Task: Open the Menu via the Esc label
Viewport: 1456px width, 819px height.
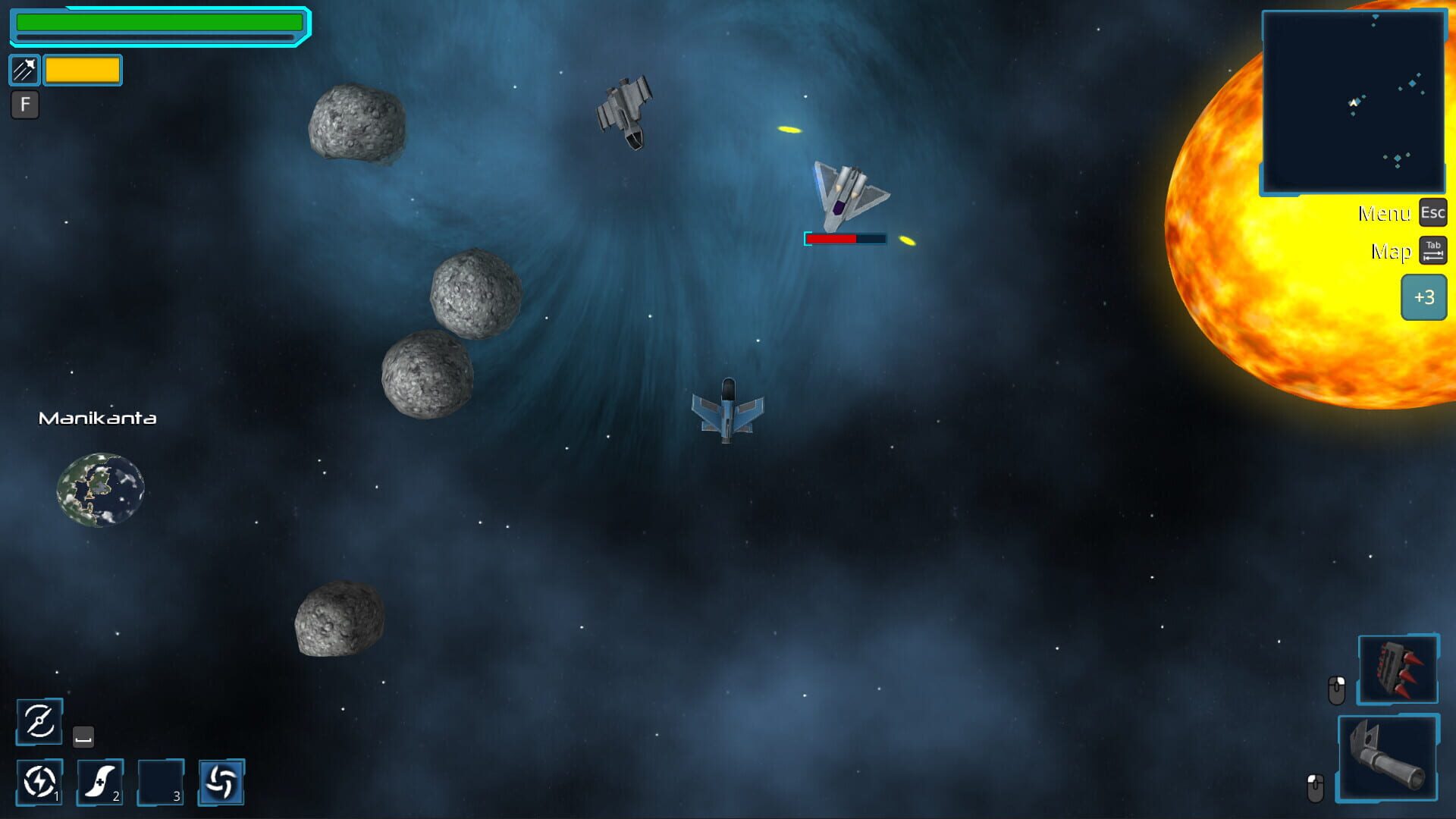Action: click(x=1432, y=213)
